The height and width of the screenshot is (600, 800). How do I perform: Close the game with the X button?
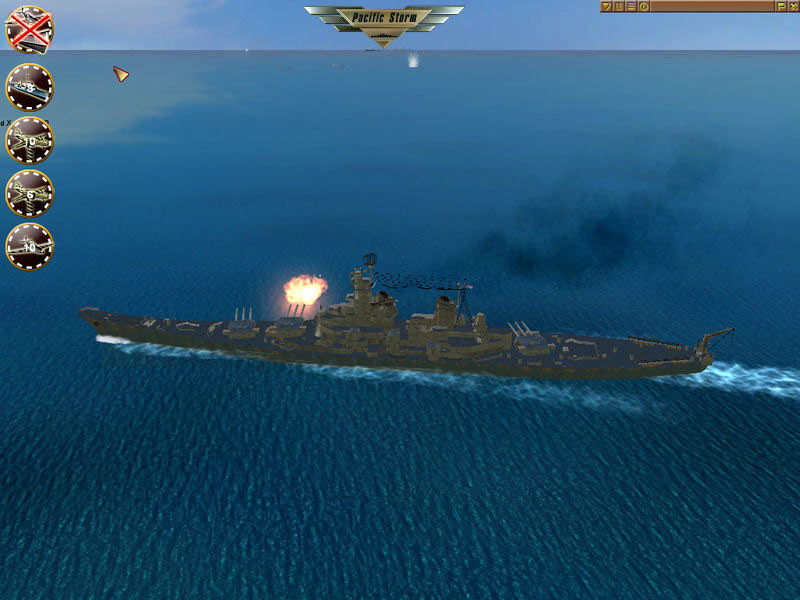pos(793,6)
